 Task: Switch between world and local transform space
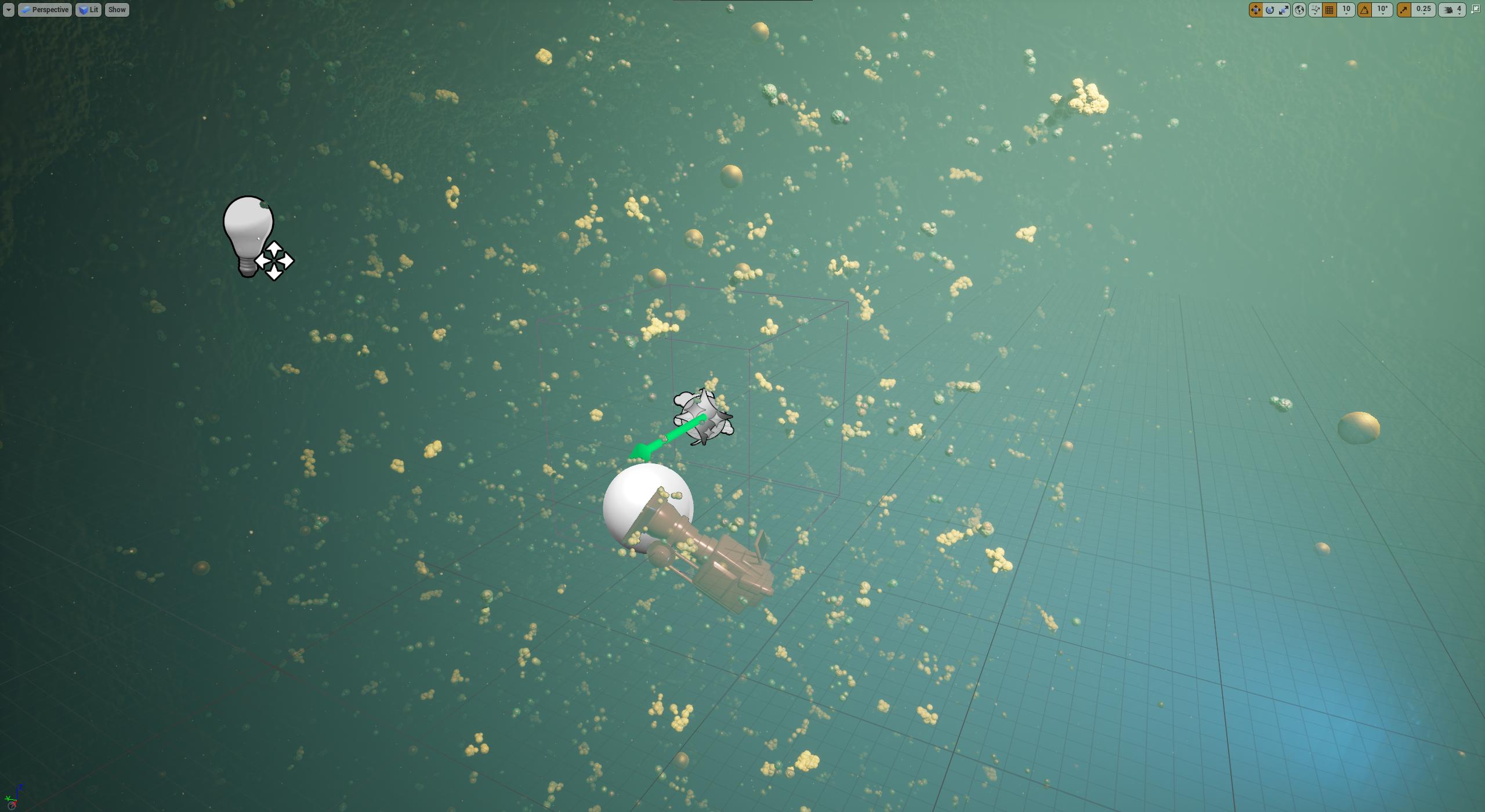pyautogui.click(x=1299, y=9)
